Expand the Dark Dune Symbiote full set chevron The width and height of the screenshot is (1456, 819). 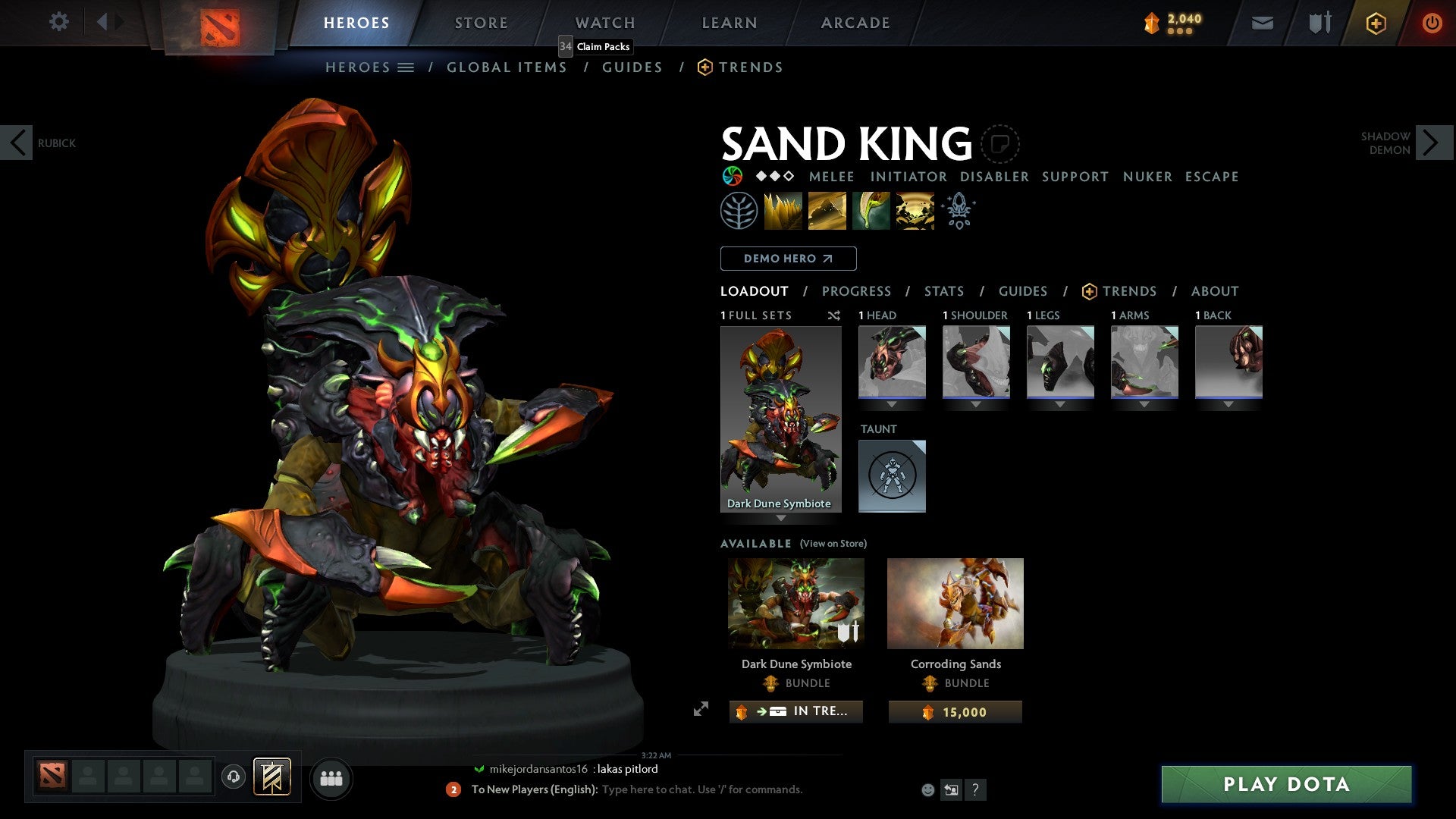(x=780, y=518)
